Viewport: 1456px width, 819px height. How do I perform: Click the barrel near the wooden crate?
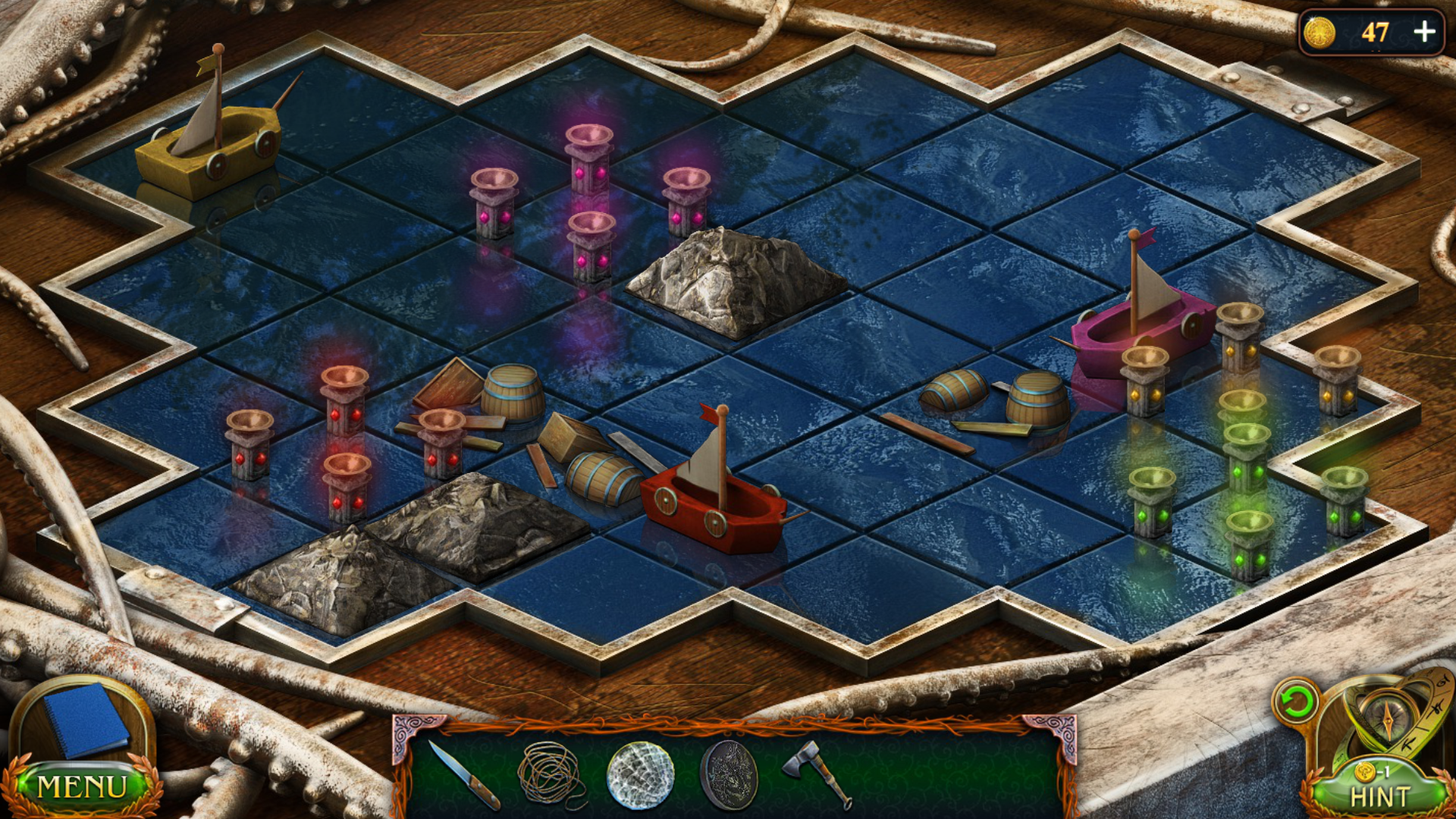pos(599,478)
